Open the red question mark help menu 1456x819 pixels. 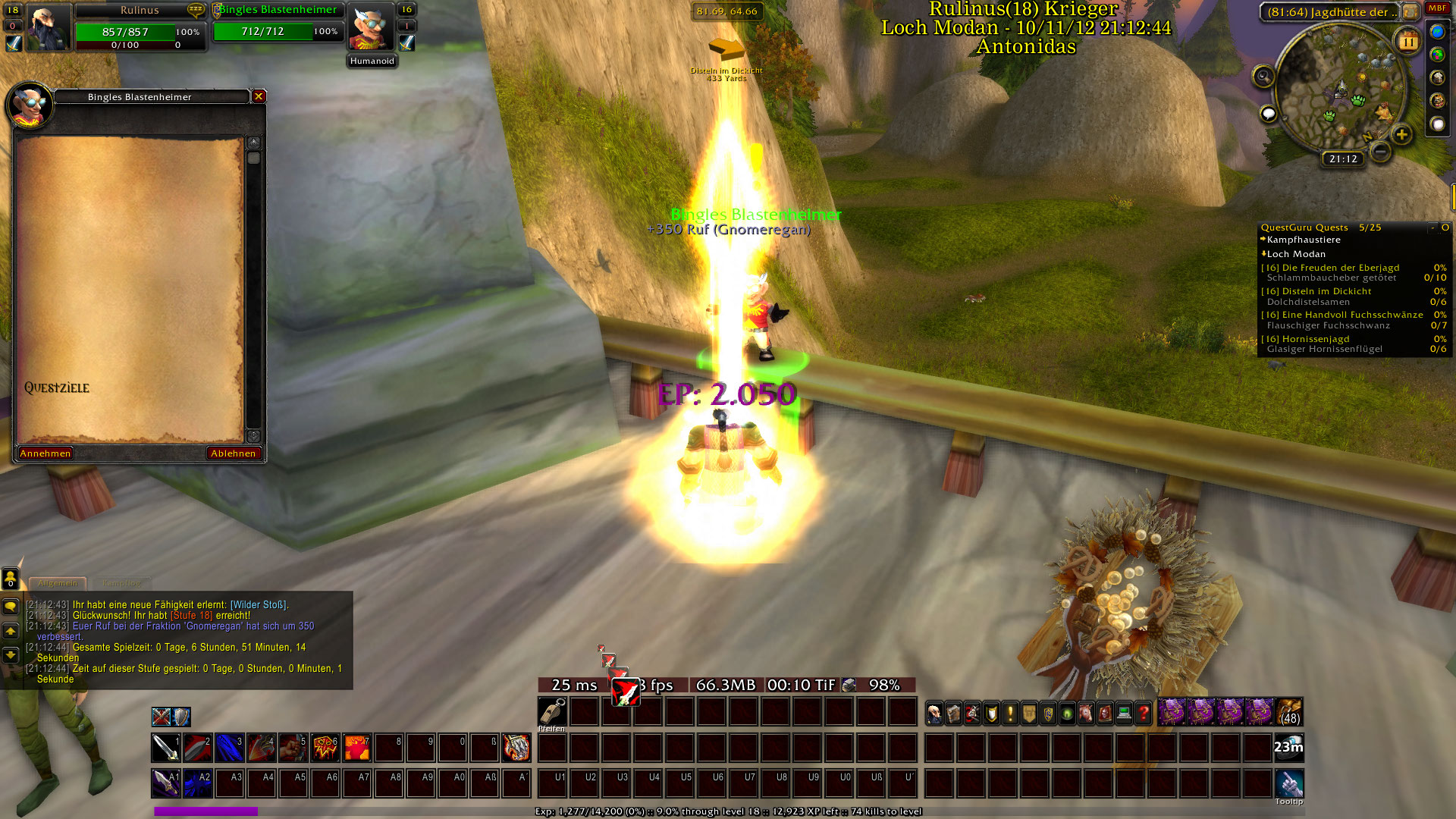point(1144,714)
